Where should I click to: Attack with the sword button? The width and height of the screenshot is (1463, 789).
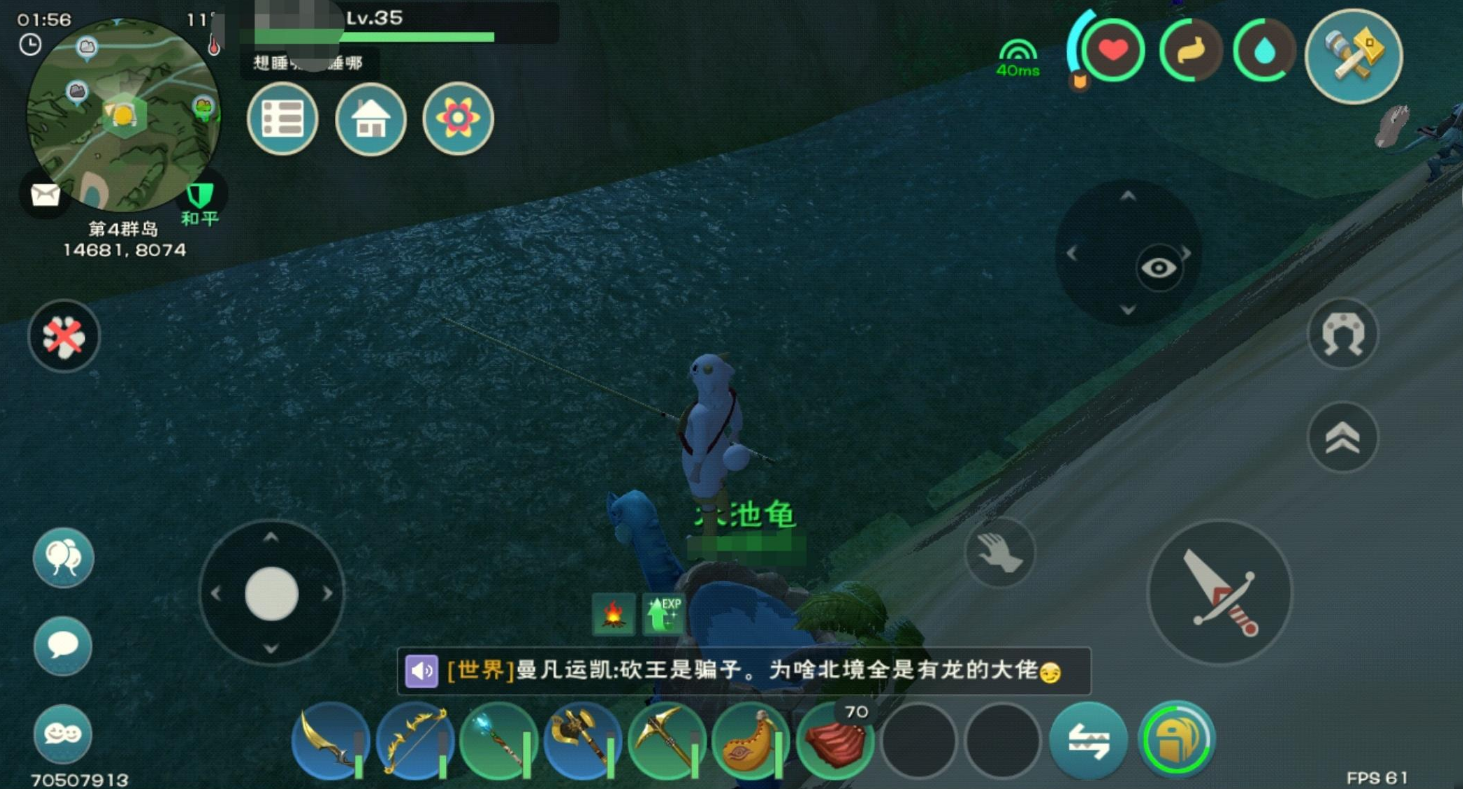[x=1219, y=592]
